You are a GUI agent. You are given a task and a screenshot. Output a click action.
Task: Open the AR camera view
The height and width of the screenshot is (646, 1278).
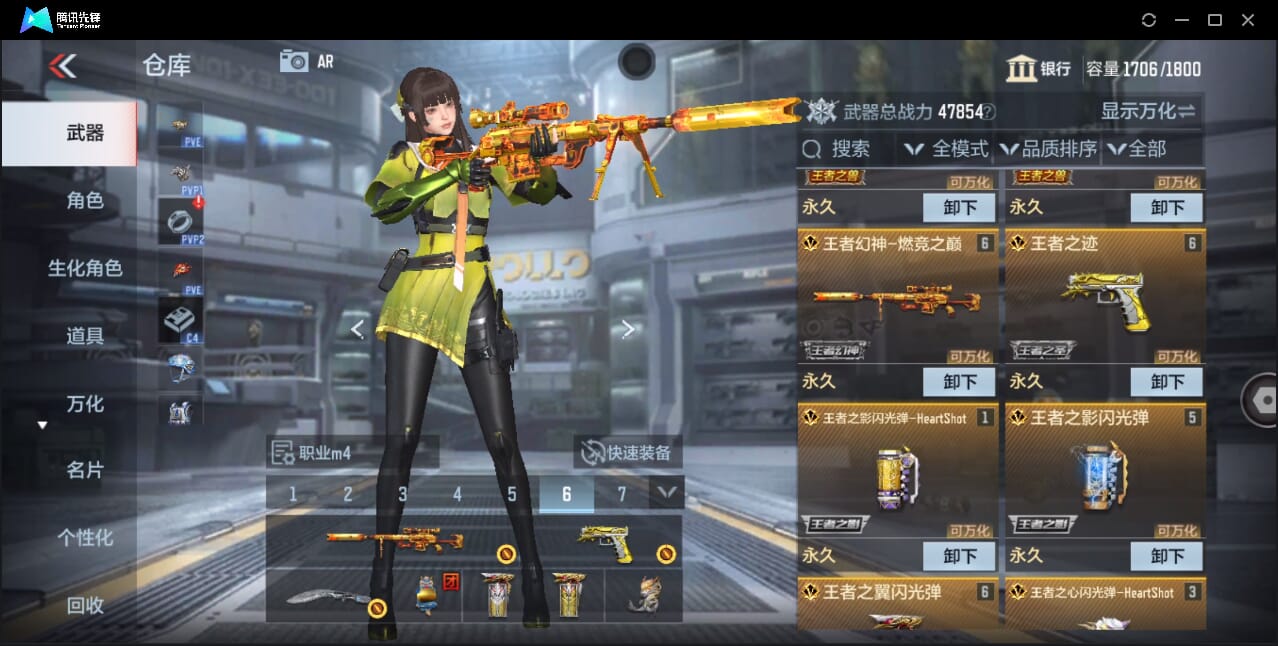pos(306,61)
